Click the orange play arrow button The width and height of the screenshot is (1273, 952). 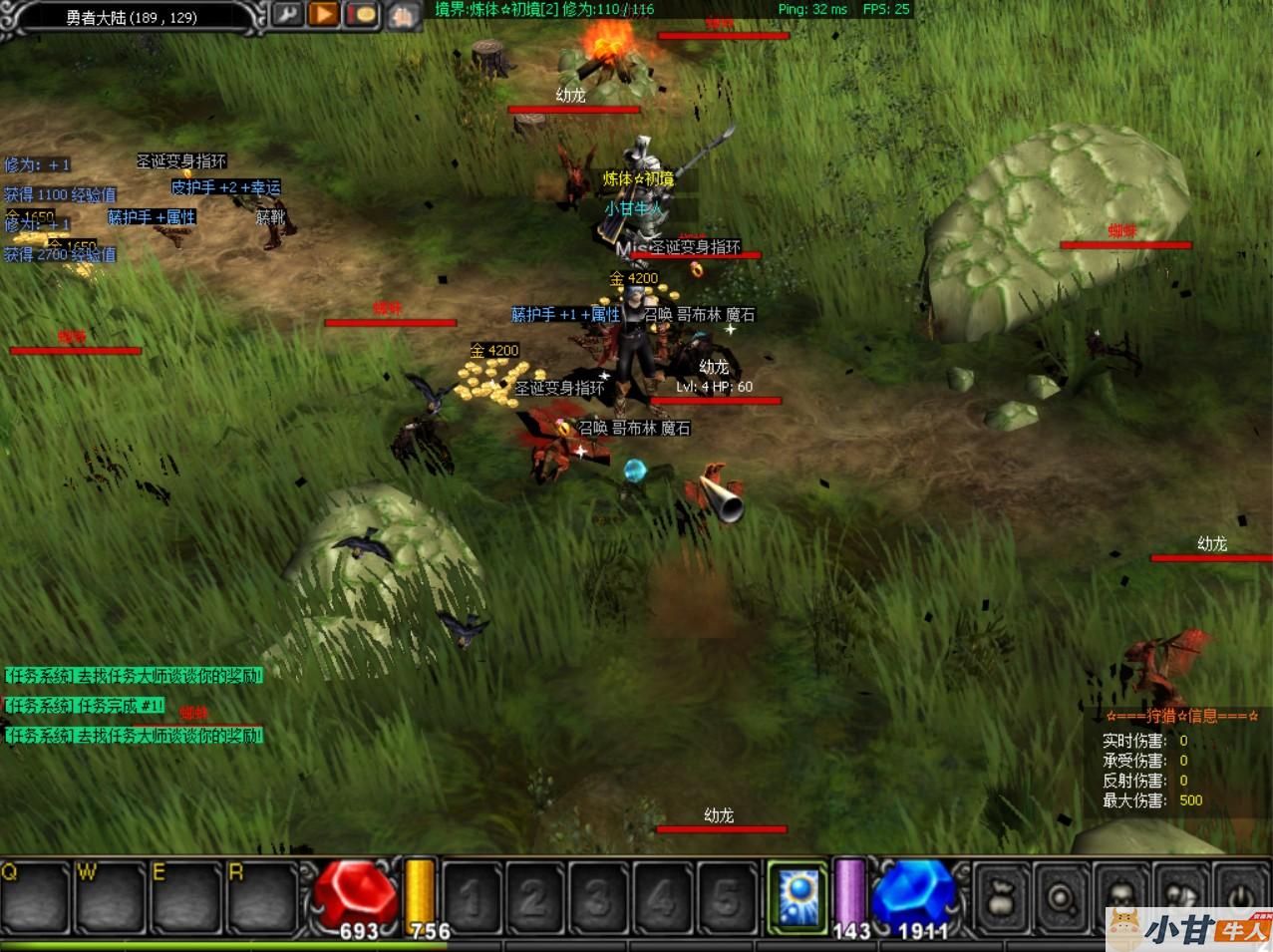click(323, 15)
